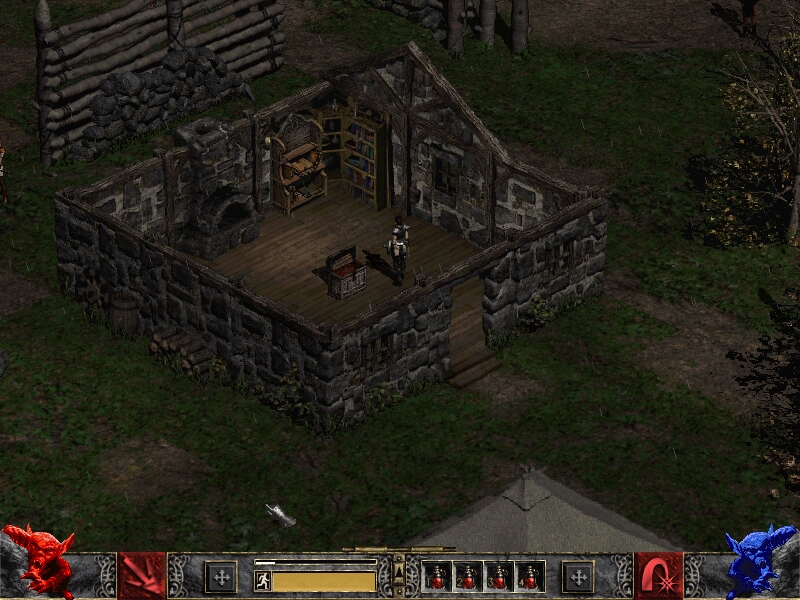This screenshot has width=800, height=600.
Task: Toggle the run/walk running man button
Action: 263,581
